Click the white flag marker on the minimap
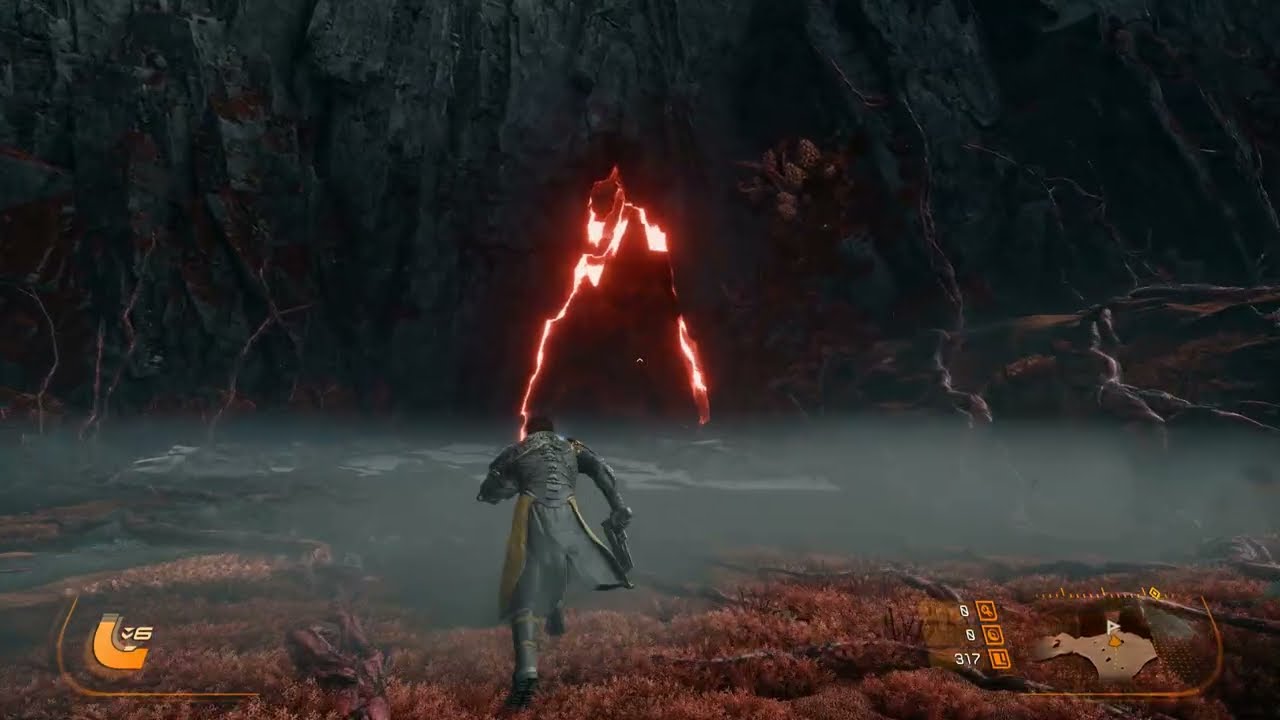This screenshot has height=720, width=1280. coord(1112,625)
